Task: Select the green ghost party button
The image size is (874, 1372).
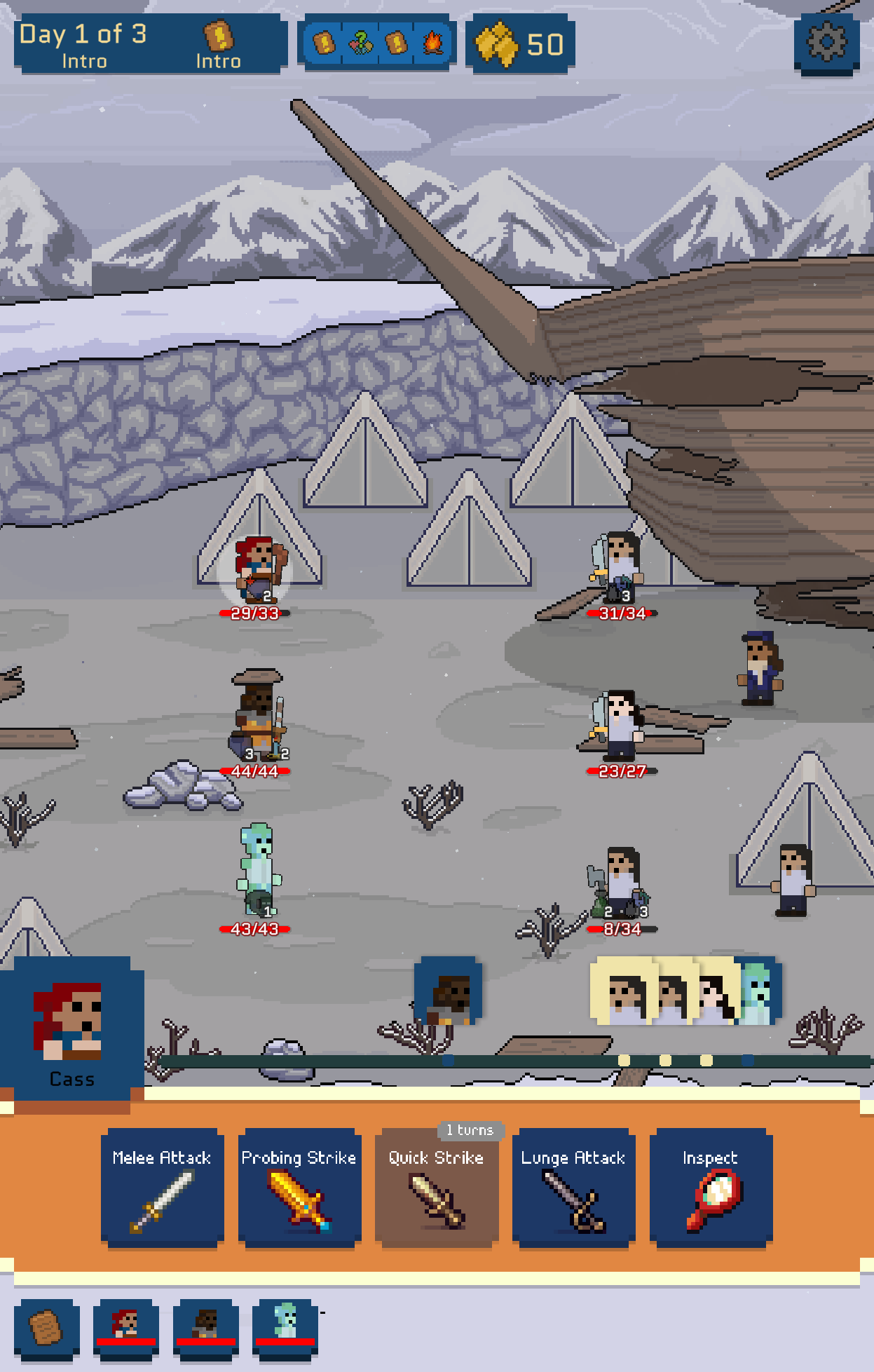Action: [x=285, y=1328]
